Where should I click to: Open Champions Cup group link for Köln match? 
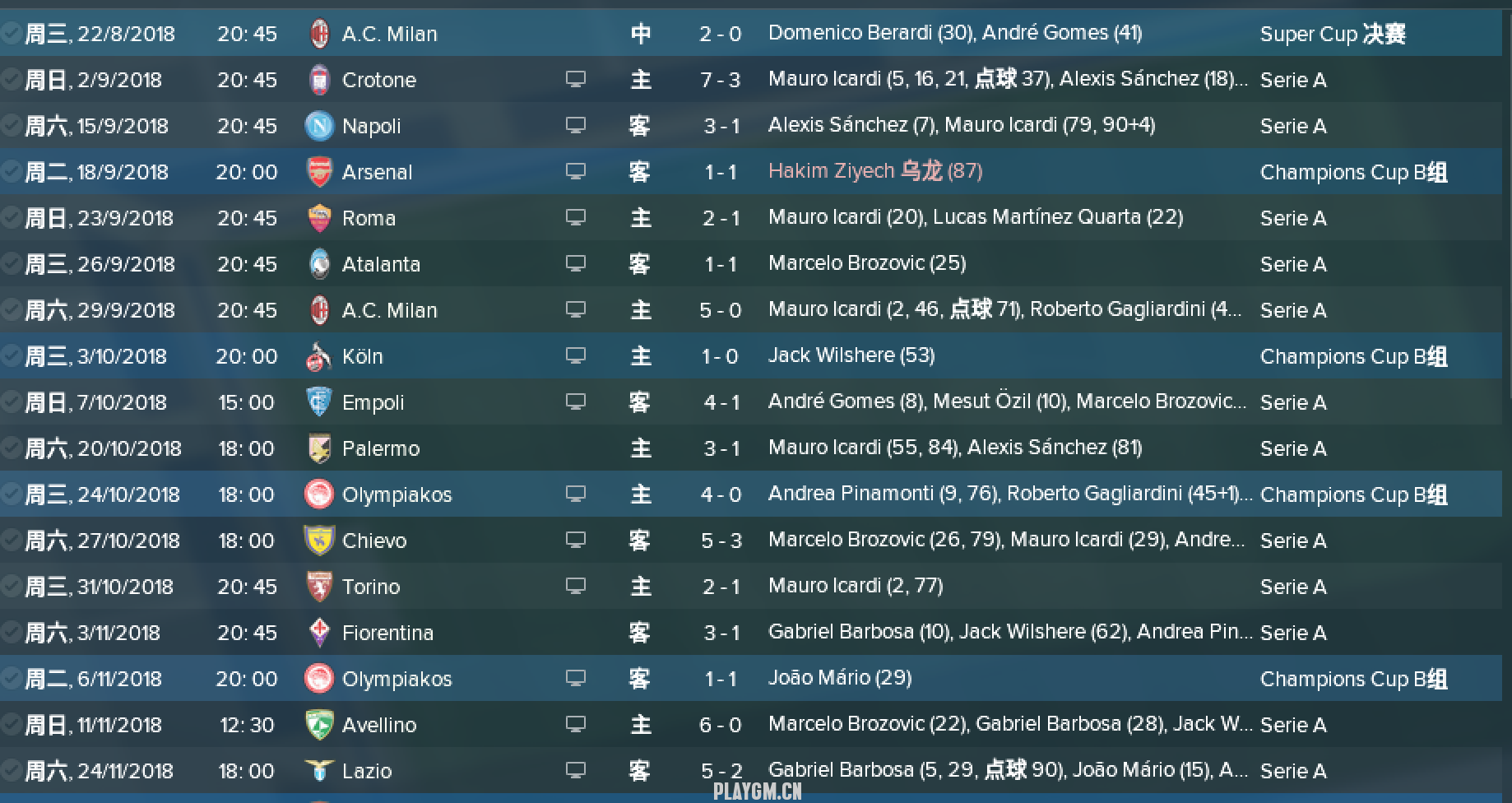pyautogui.click(x=1353, y=356)
